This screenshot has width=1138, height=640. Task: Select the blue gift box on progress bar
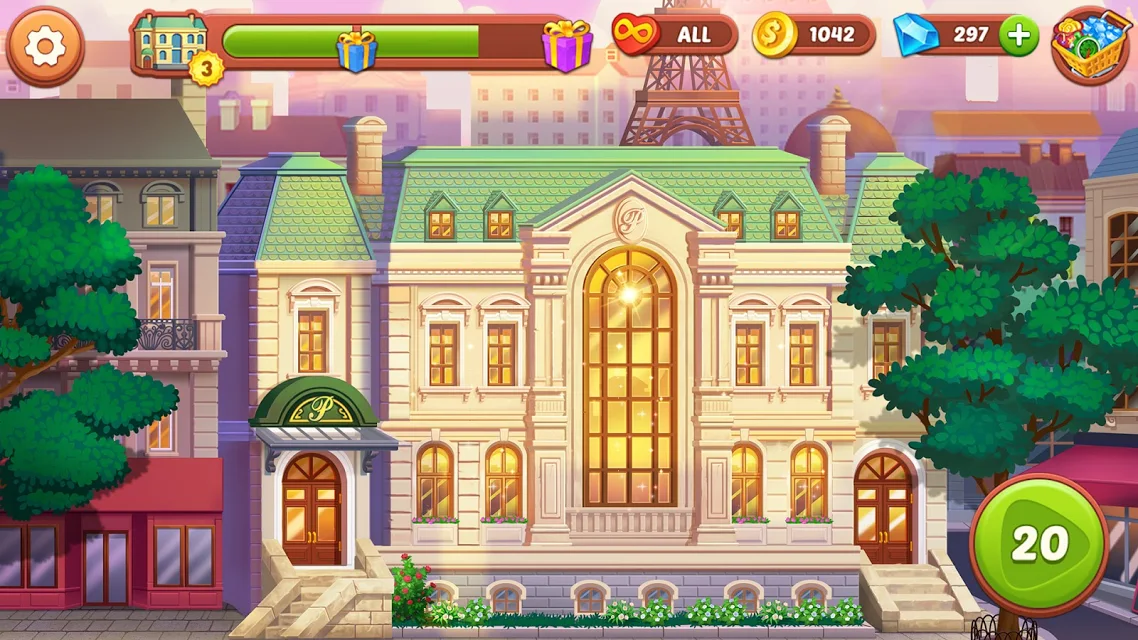tap(355, 49)
